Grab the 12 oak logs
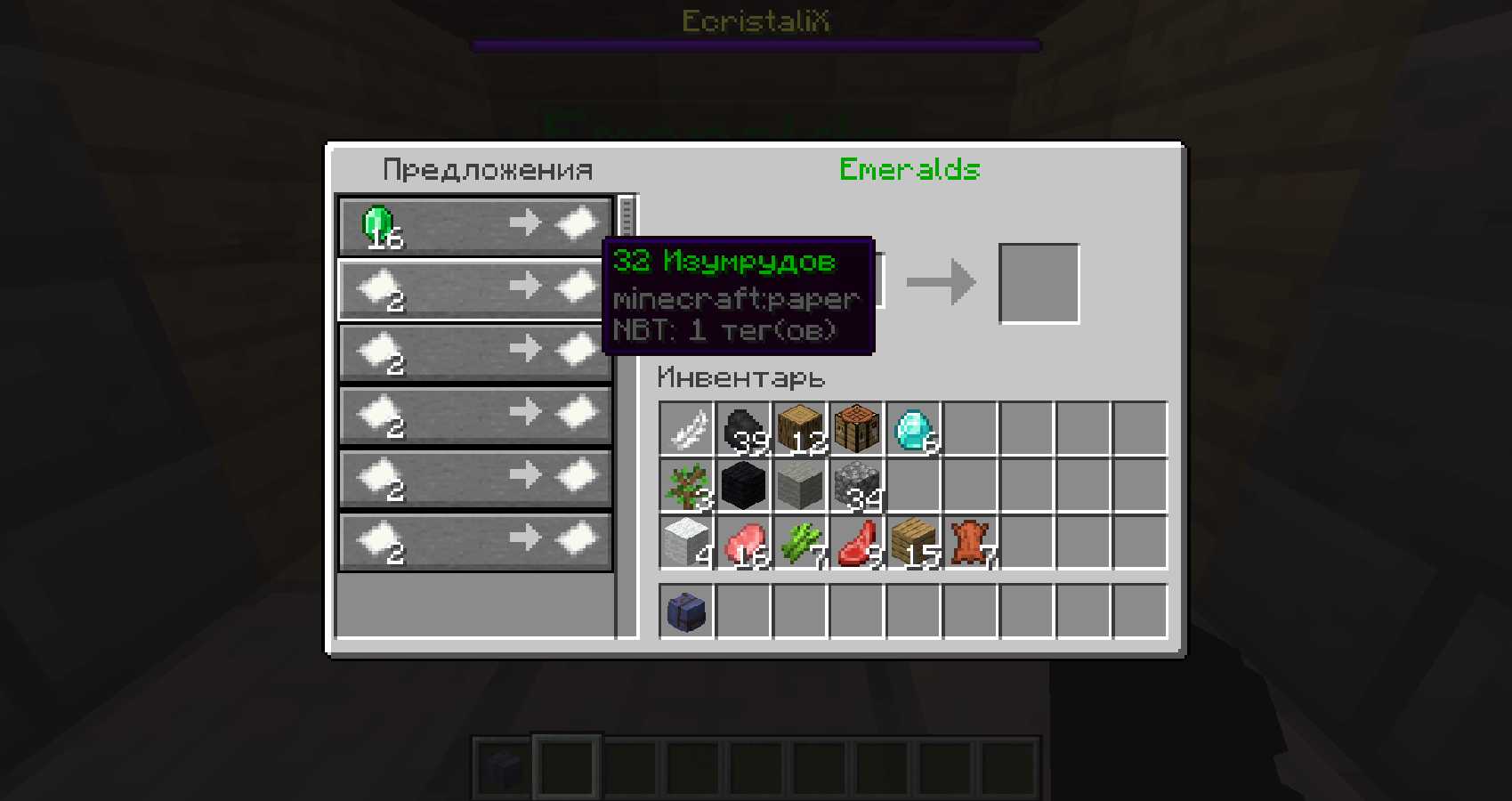The width and height of the screenshot is (1512, 801). (801, 429)
